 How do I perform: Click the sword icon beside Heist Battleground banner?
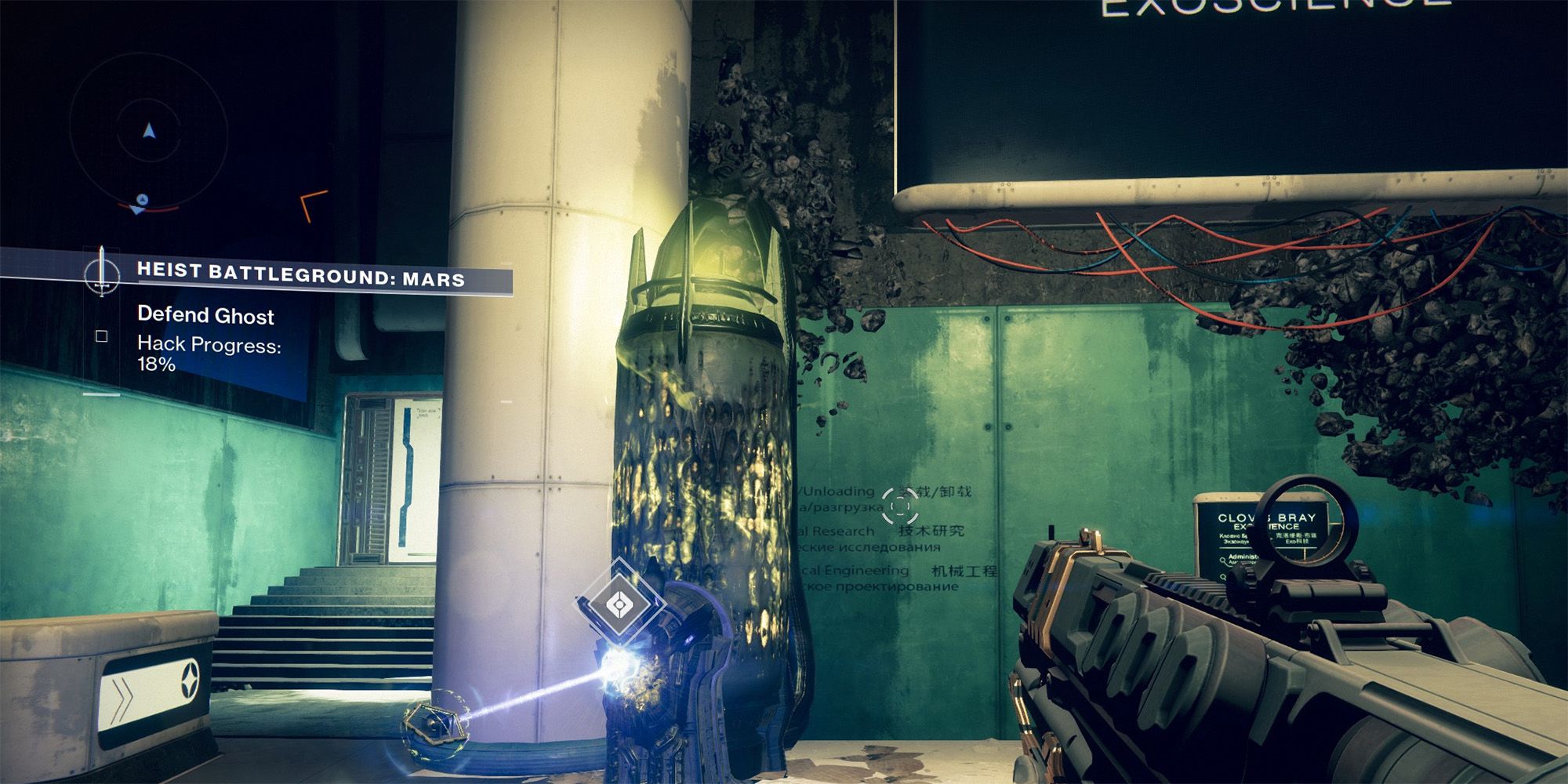point(102,277)
